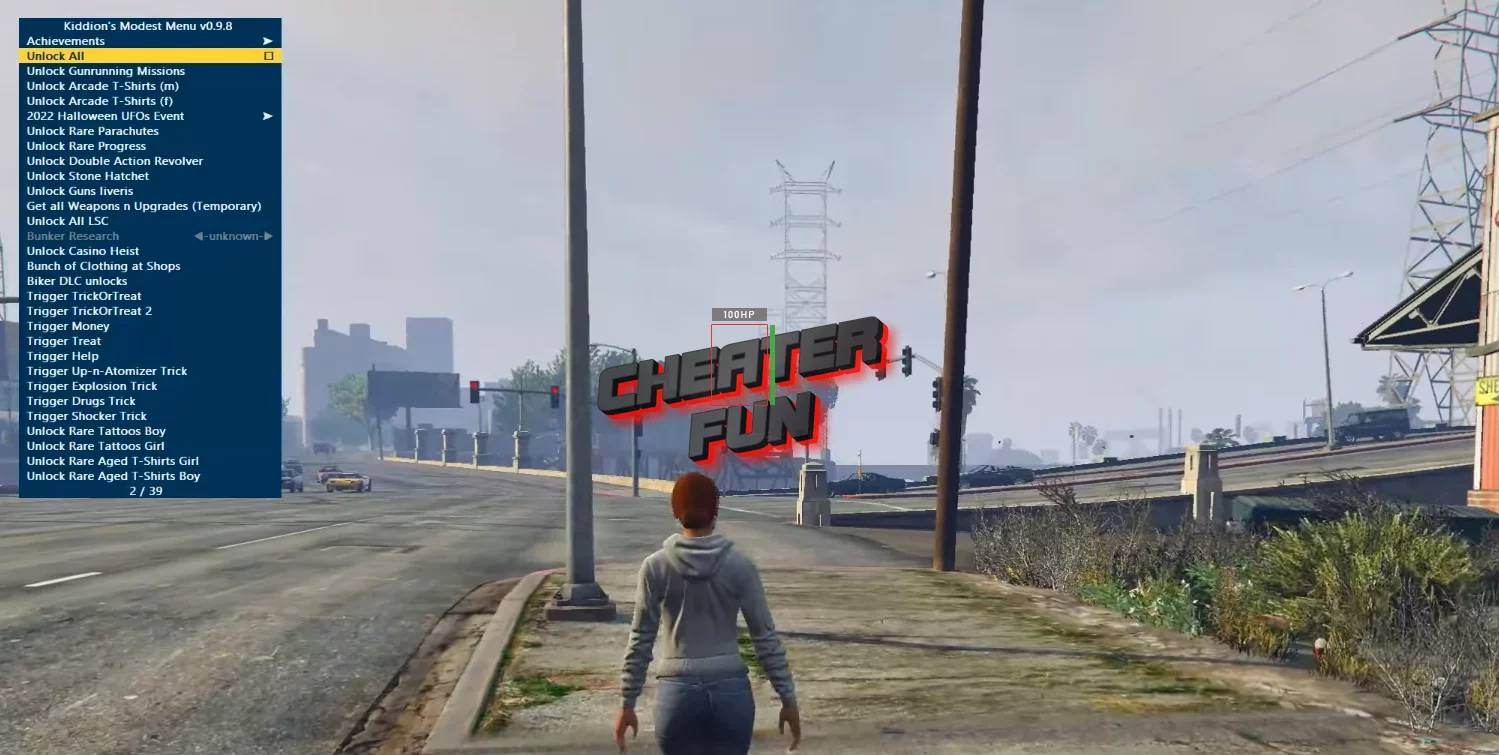Select Unlock All LSC
The image size is (1499, 755).
click(x=66, y=220)
